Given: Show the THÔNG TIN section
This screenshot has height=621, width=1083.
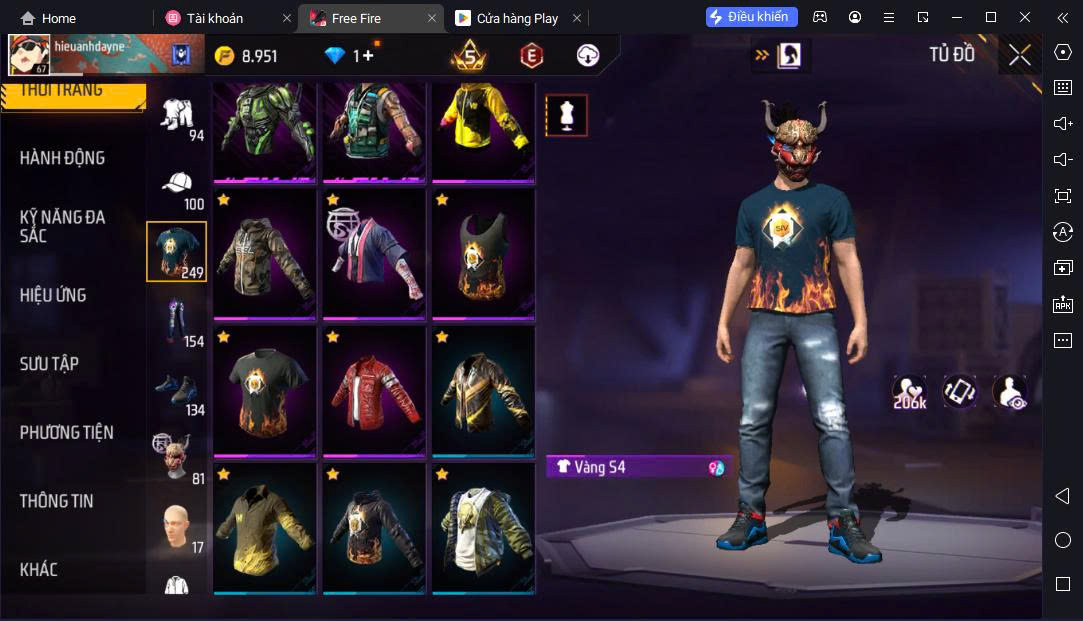Looking at the screenshot, I should [x=56, y=501].
